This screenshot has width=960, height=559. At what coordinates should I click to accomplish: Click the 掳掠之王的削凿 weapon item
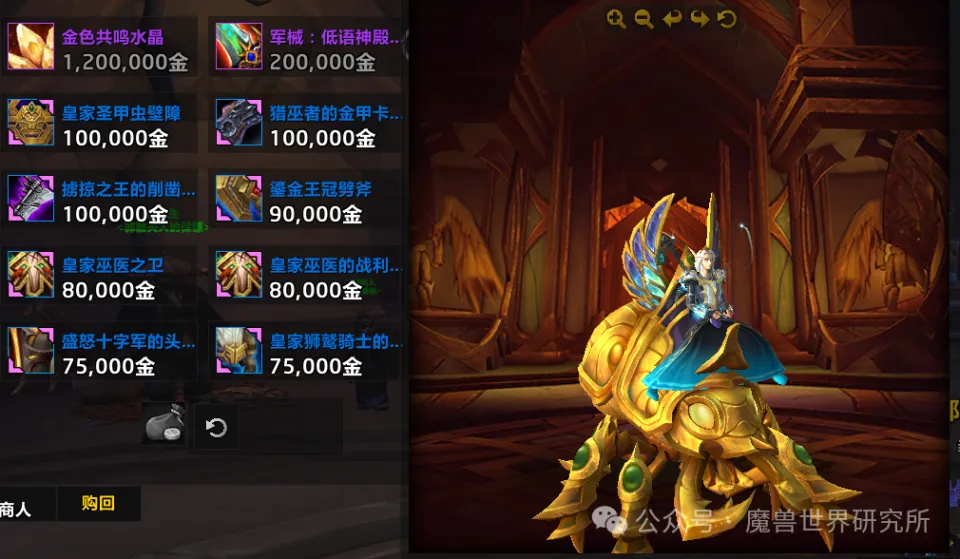click(x=31, y=198)
